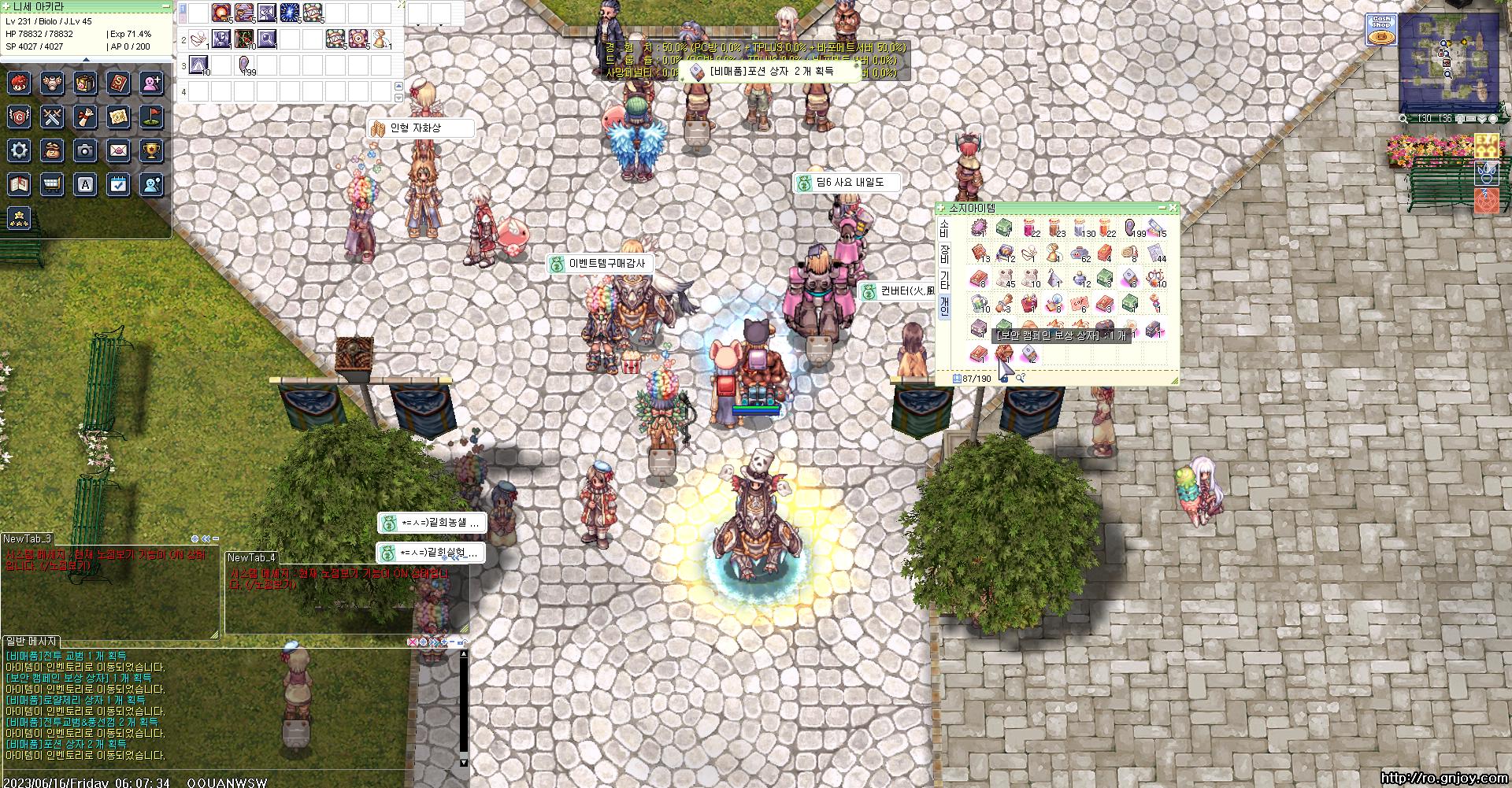Select the stack of 130 potions
Image resolution: width=1512 pixels, height=788 pixels.
(1081, 228)
